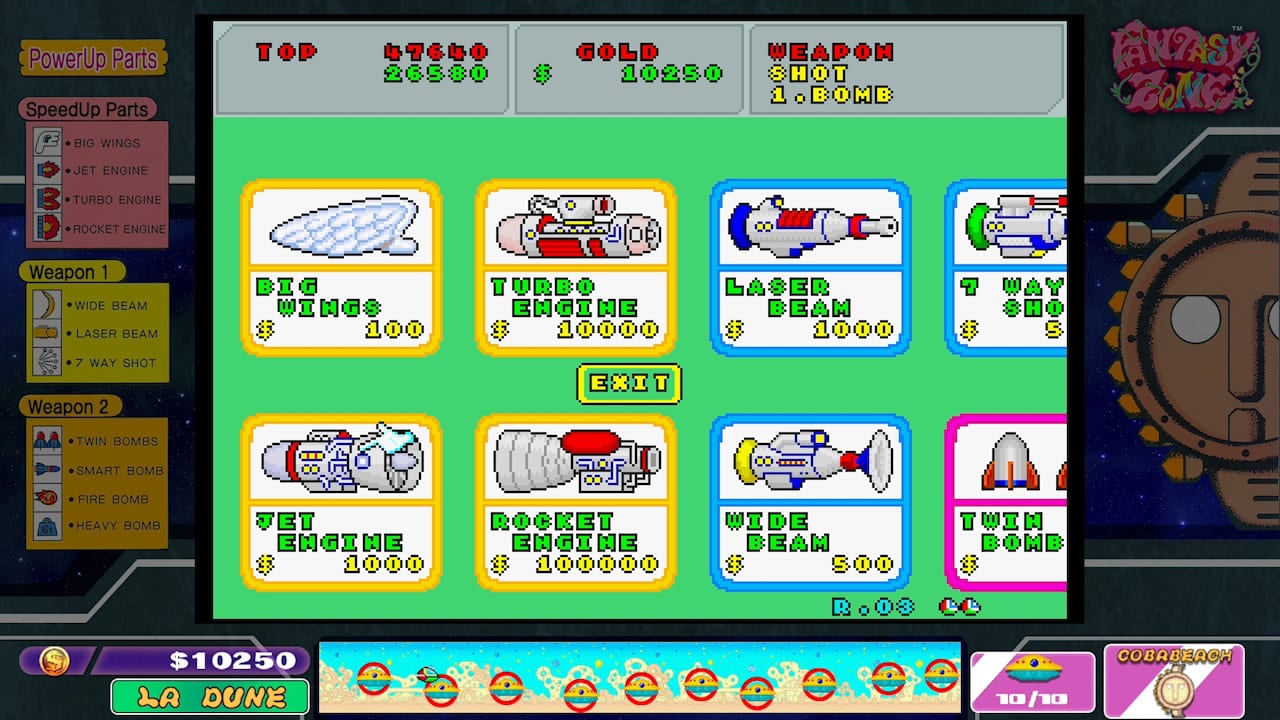Select the Wide Beam weapon card

811,502
